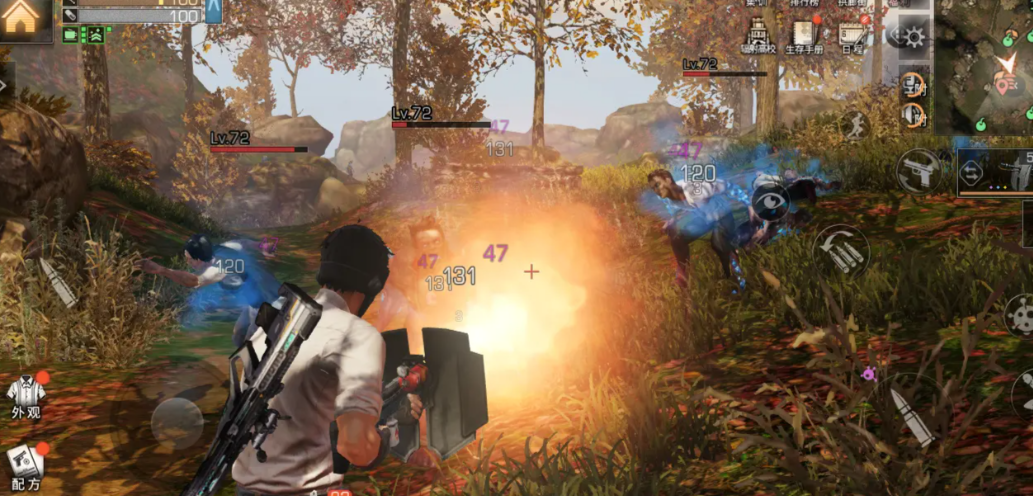This screenshot has width=1033, height=496.
Task: Open the 骑射高校 building icon
Action: click(x=757, y=36)
